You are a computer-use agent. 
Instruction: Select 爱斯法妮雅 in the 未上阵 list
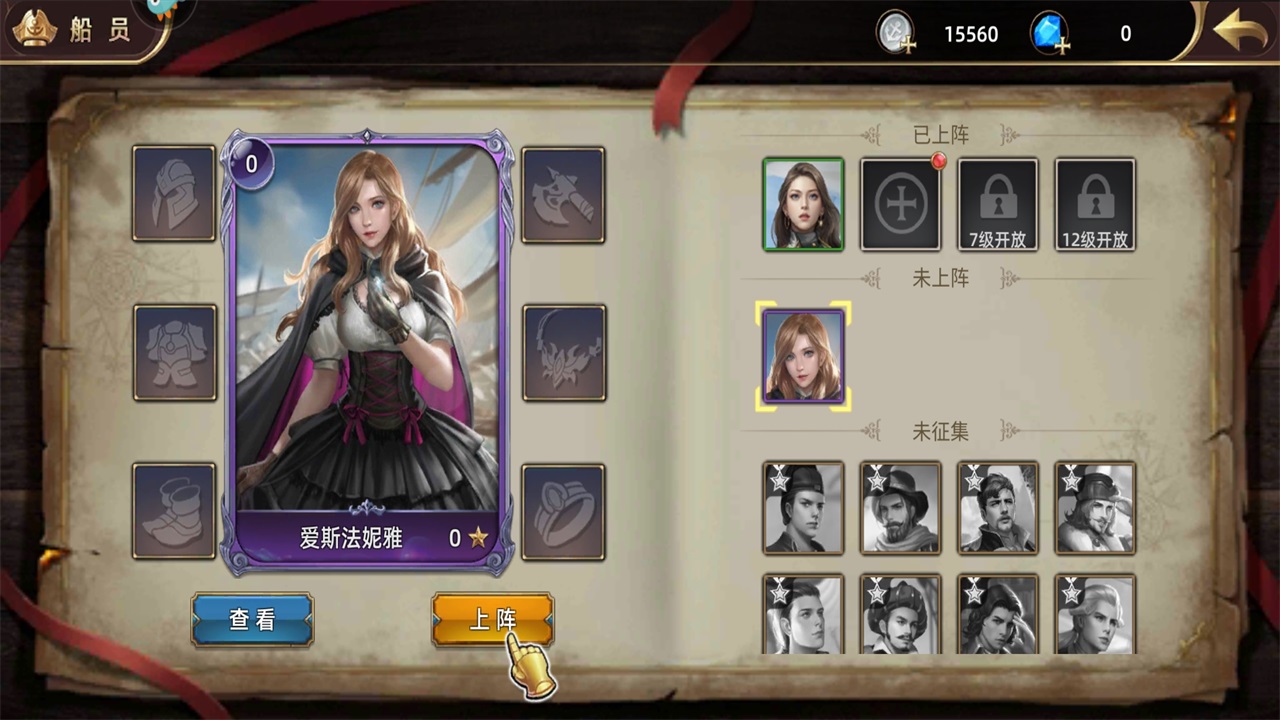(803, 356)
